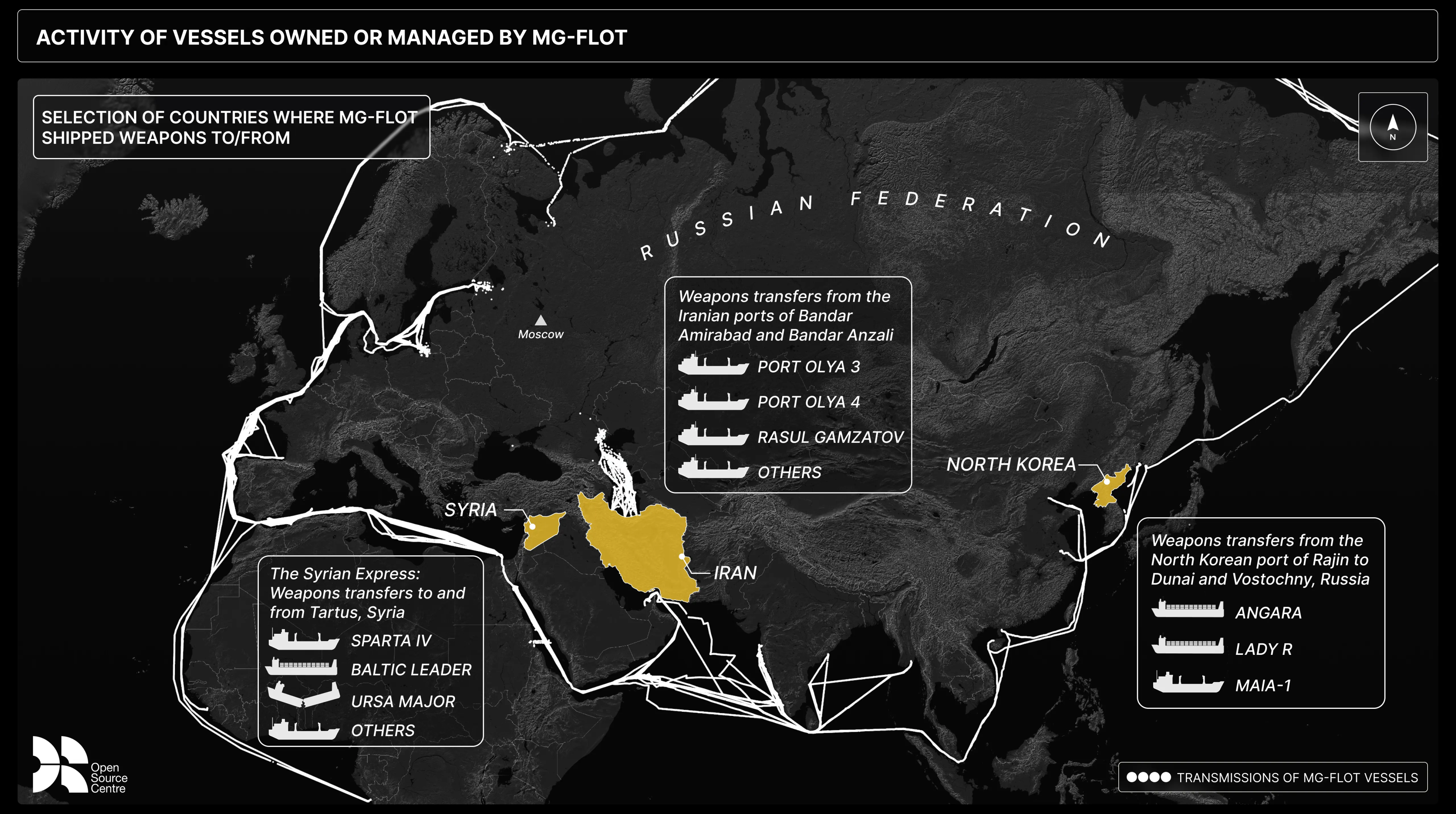Click the north compass icon
The width and height of the screenshot is (1456, 814).
(1393, 126)
